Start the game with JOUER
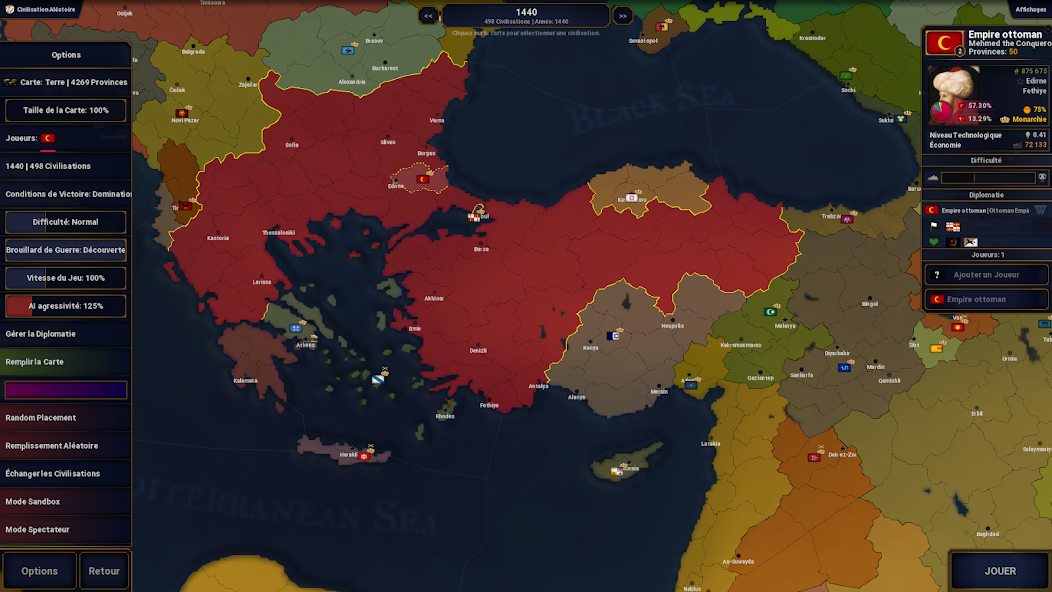This screenshot has width=1052, height=592. (999, 571)
